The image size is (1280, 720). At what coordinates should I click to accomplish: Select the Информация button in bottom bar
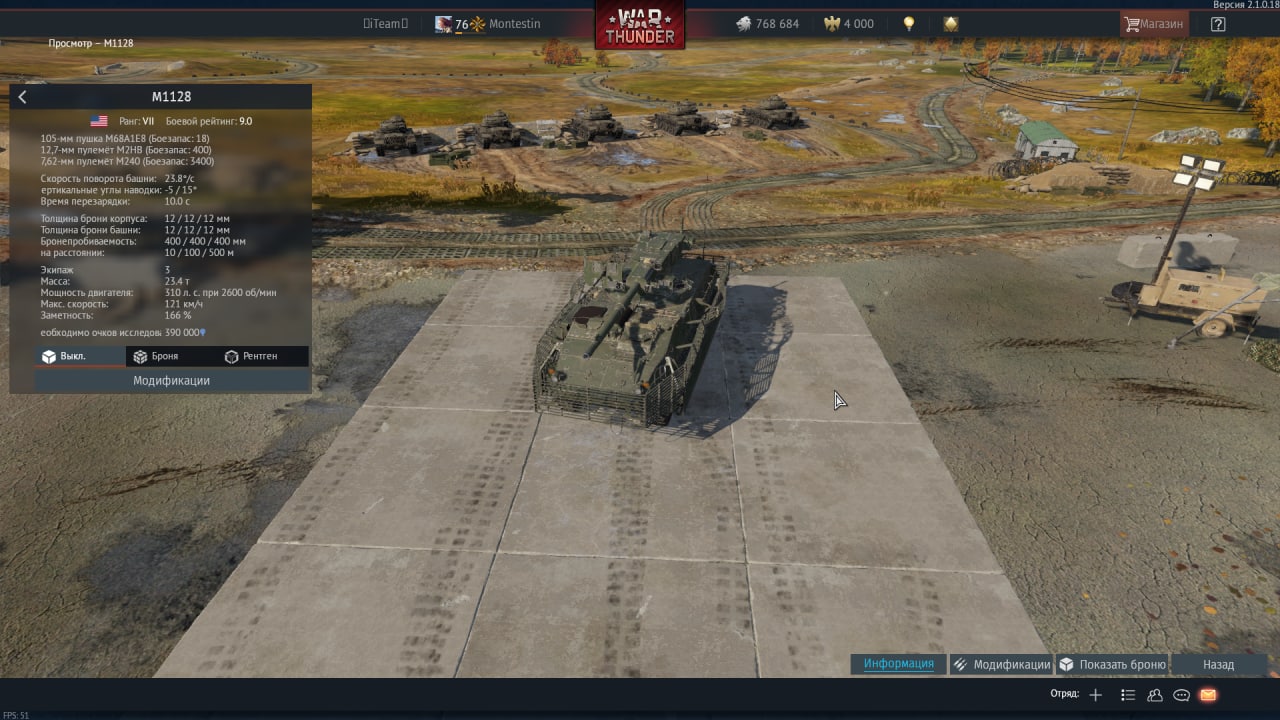point(898,664)
